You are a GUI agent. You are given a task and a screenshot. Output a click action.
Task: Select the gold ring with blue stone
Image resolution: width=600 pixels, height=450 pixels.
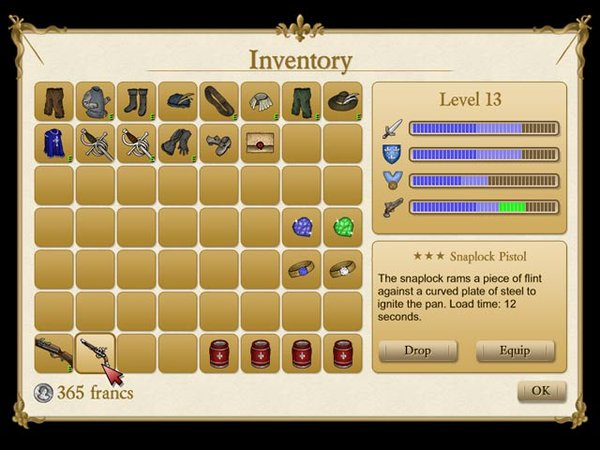301,269
